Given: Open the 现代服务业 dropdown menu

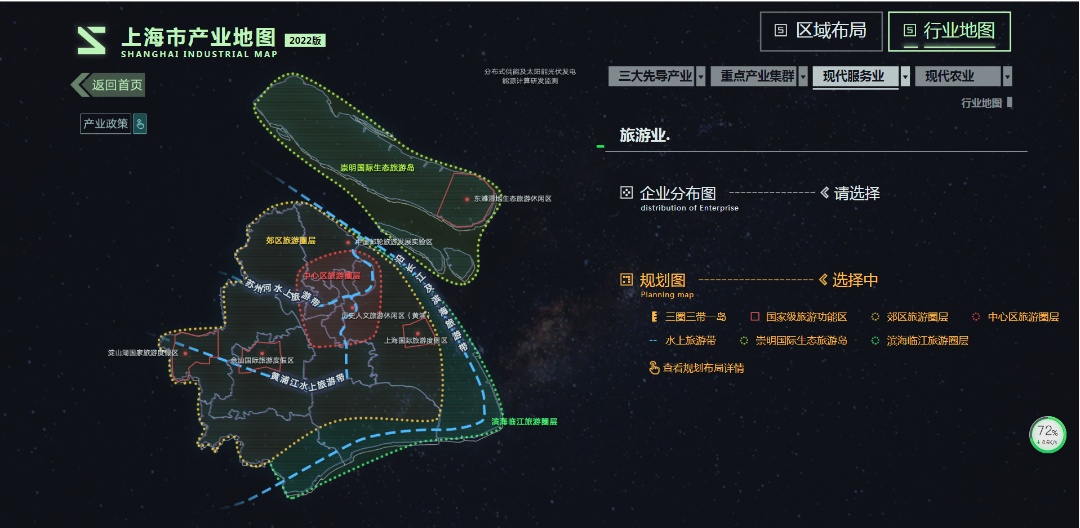Looking at the screenshot, I should [861, 76].
